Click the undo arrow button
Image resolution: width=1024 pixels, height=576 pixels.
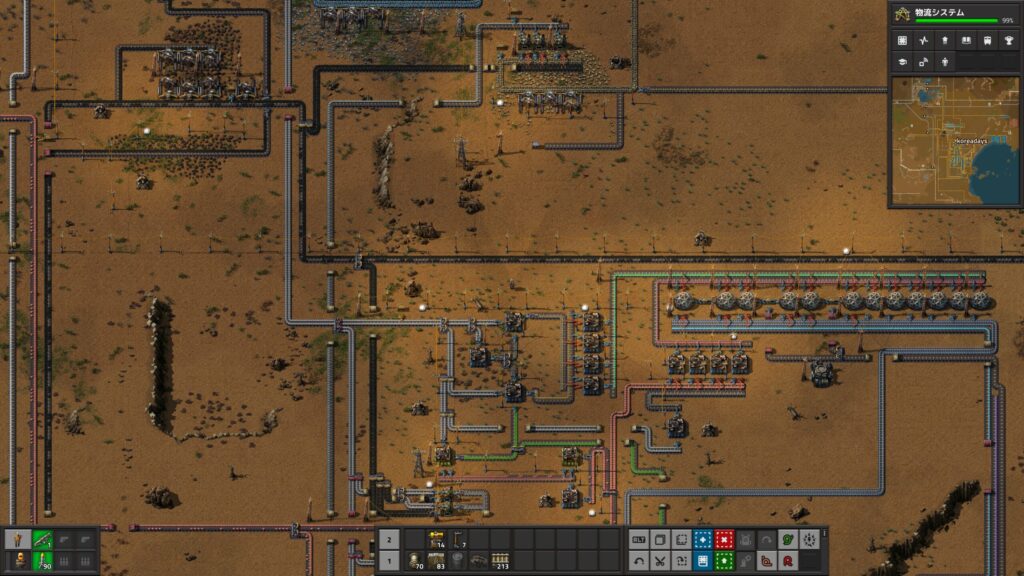(638, 560)
